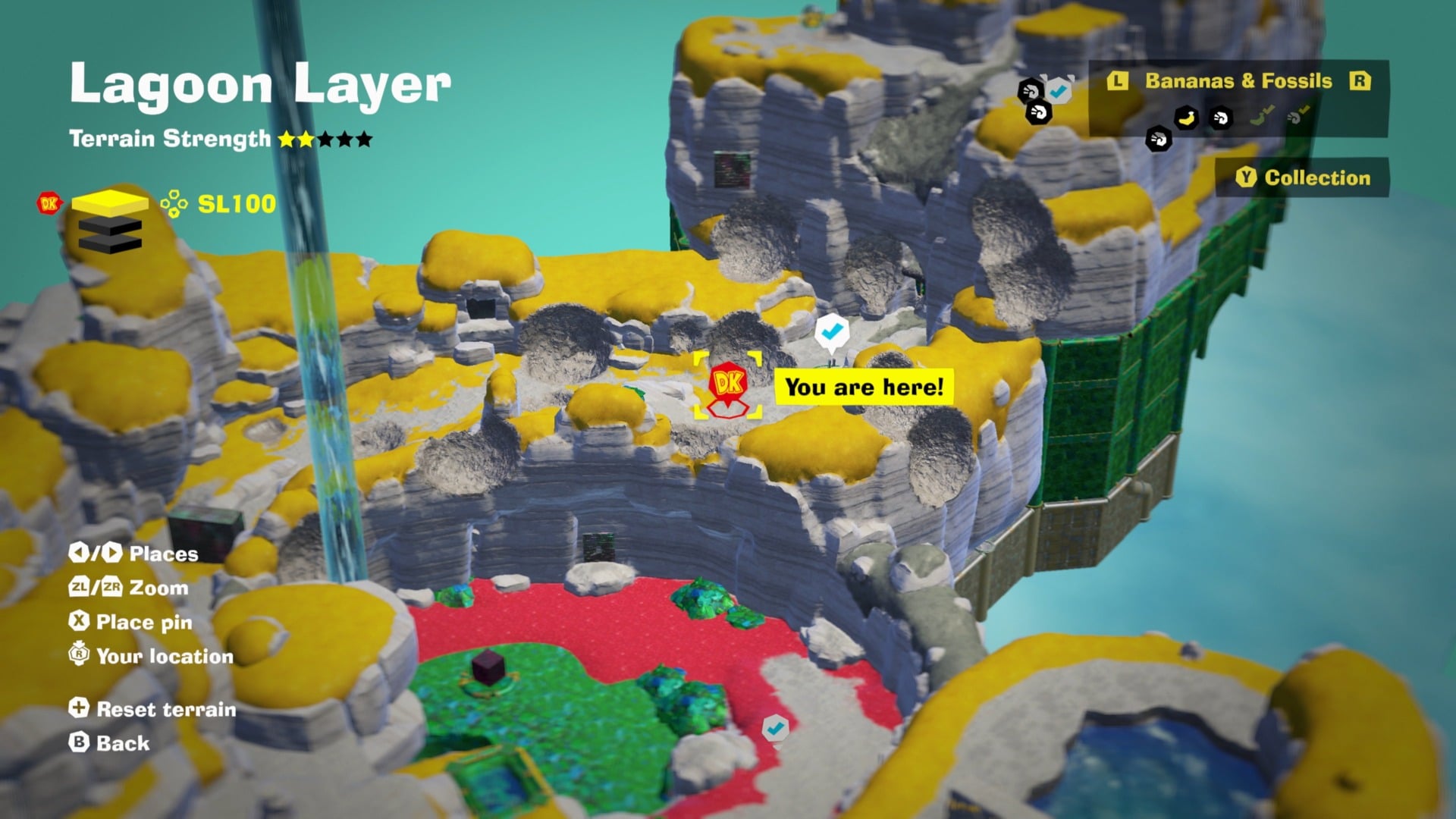Click the Terrain Strength star rating
This screenshot has height=819, width=1456.
tap(325, 140)
